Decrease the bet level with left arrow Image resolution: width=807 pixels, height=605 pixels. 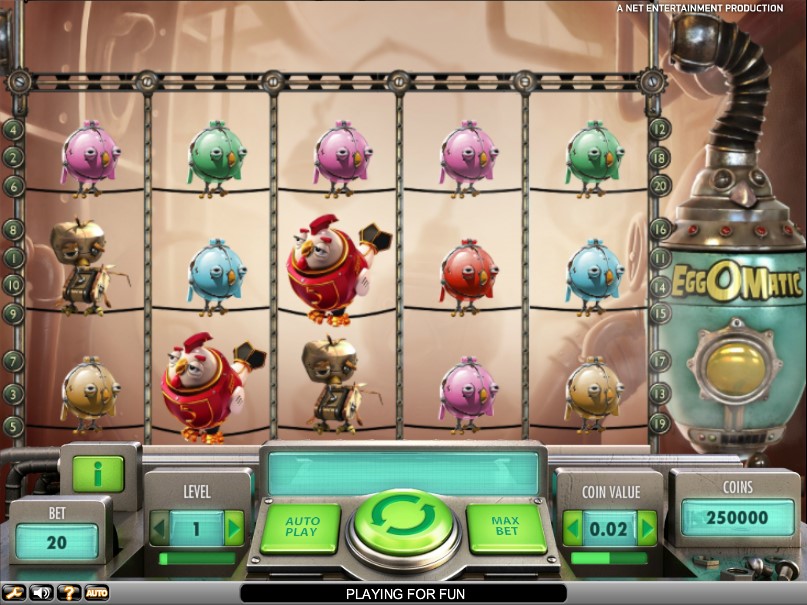click(160, 526)
